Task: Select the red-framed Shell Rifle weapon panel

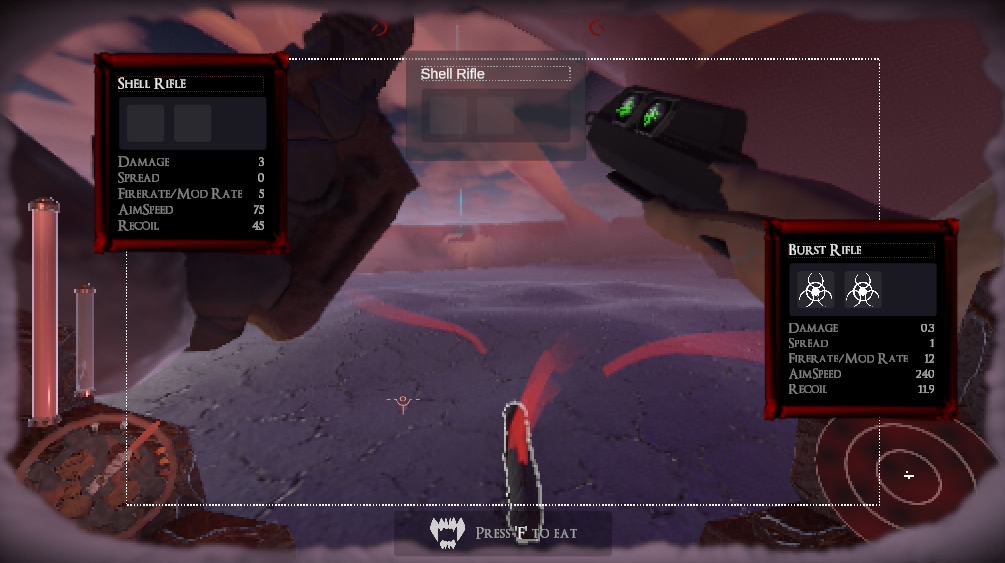Action: click(x=191, y=153)
